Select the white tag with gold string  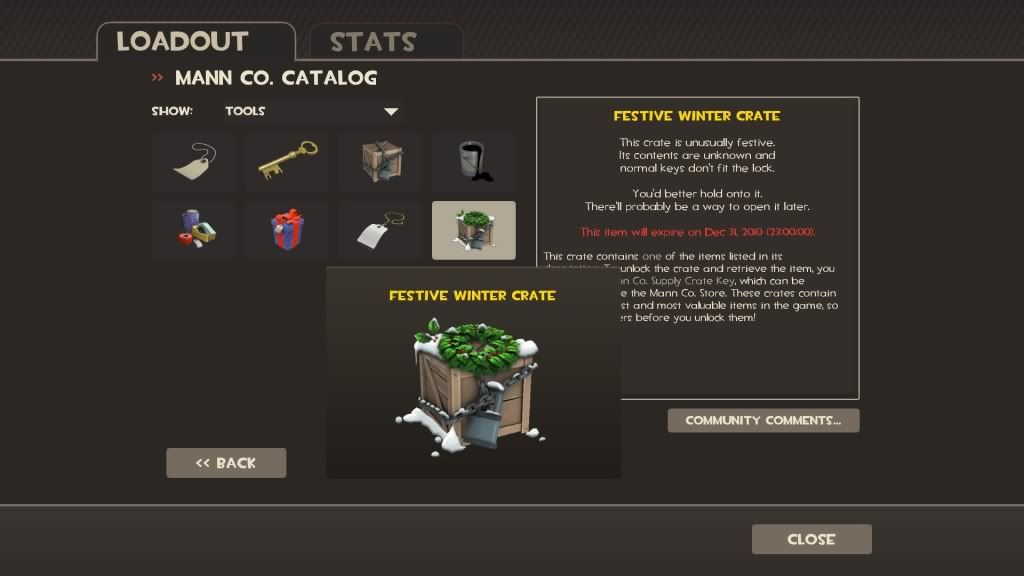[x=380, y=231]
